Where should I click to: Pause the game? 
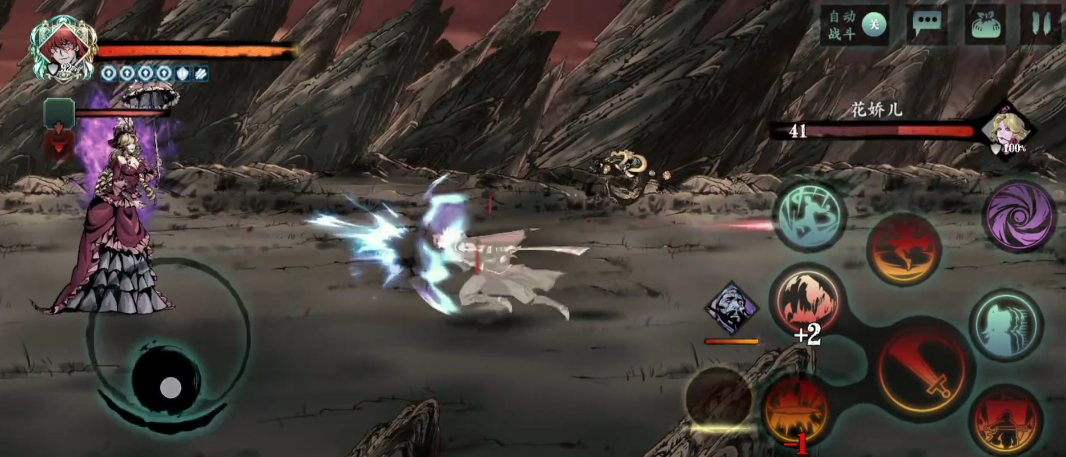click(x=1040, y=25)
